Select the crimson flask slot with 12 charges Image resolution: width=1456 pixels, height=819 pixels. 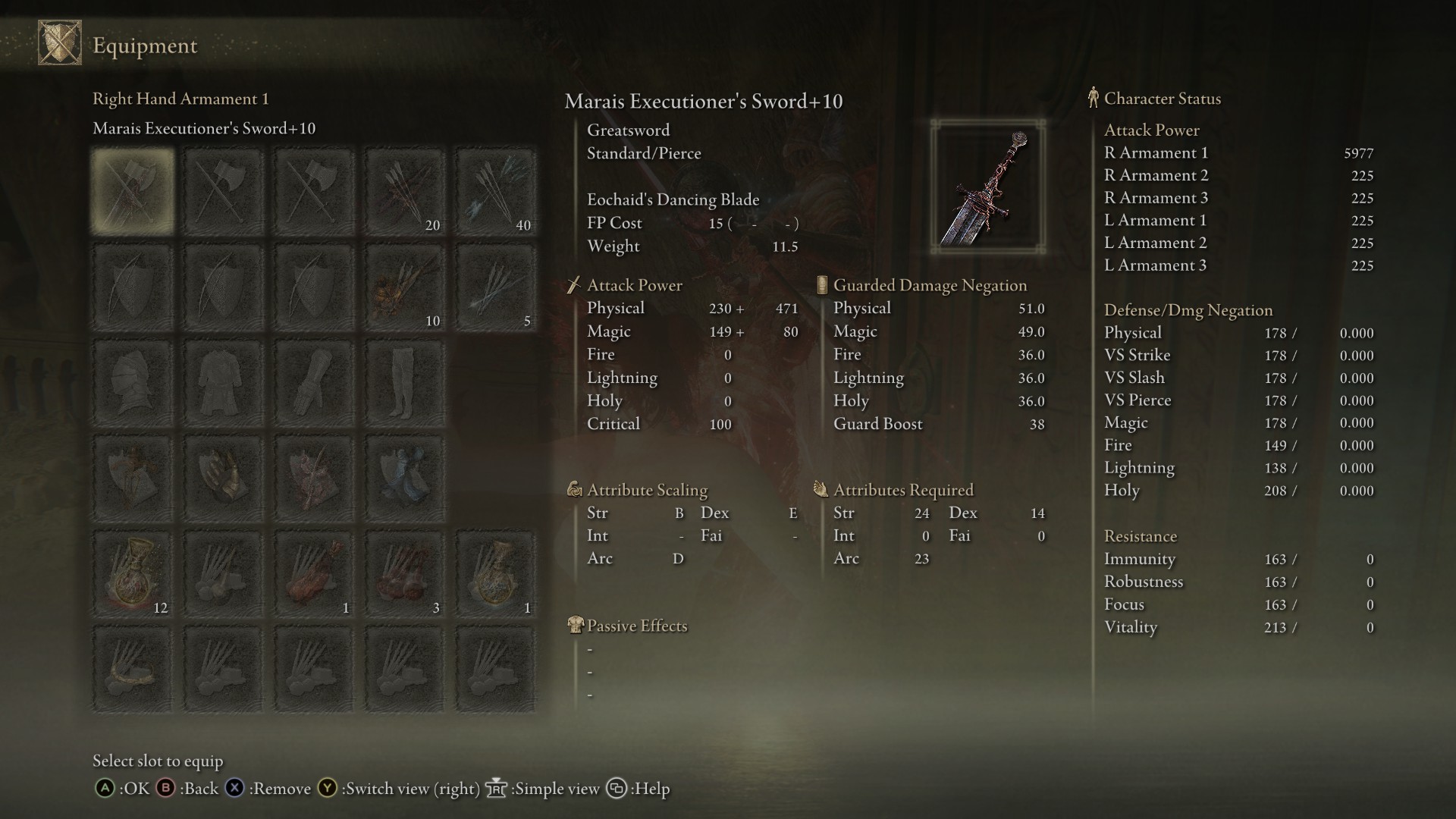pos(133,574)
